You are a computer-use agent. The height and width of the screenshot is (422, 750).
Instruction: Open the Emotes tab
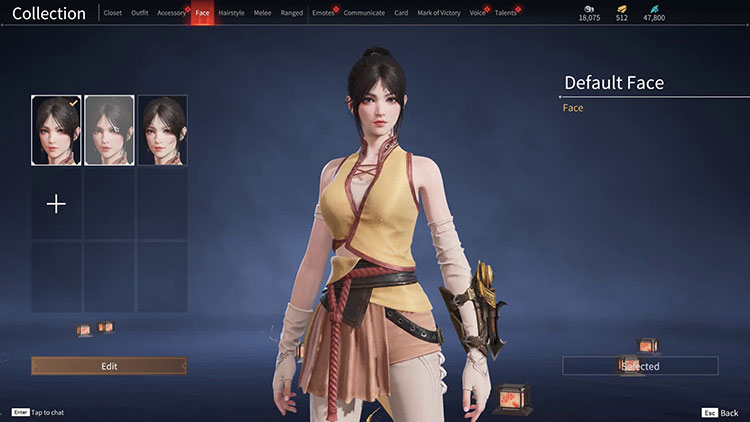323,13
